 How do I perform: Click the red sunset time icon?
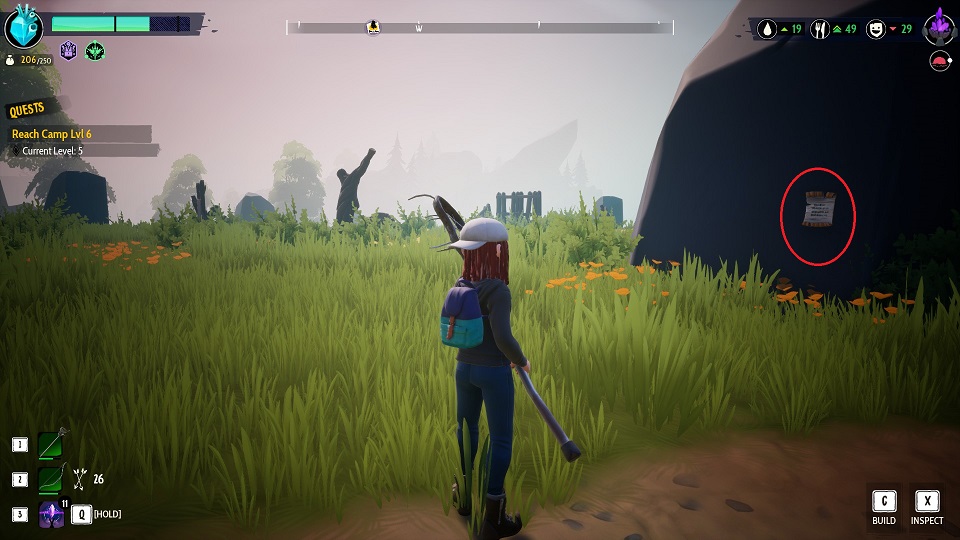(939, 62)
